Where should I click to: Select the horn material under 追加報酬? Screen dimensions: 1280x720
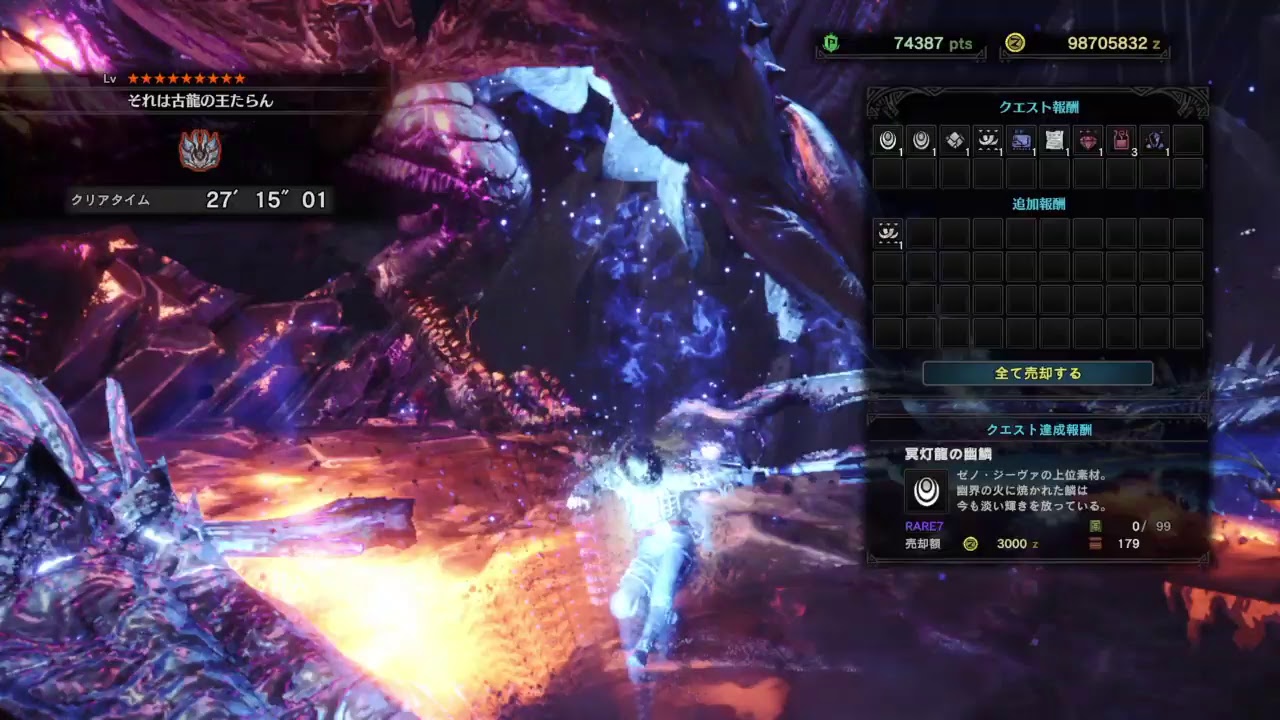(888, 233)
